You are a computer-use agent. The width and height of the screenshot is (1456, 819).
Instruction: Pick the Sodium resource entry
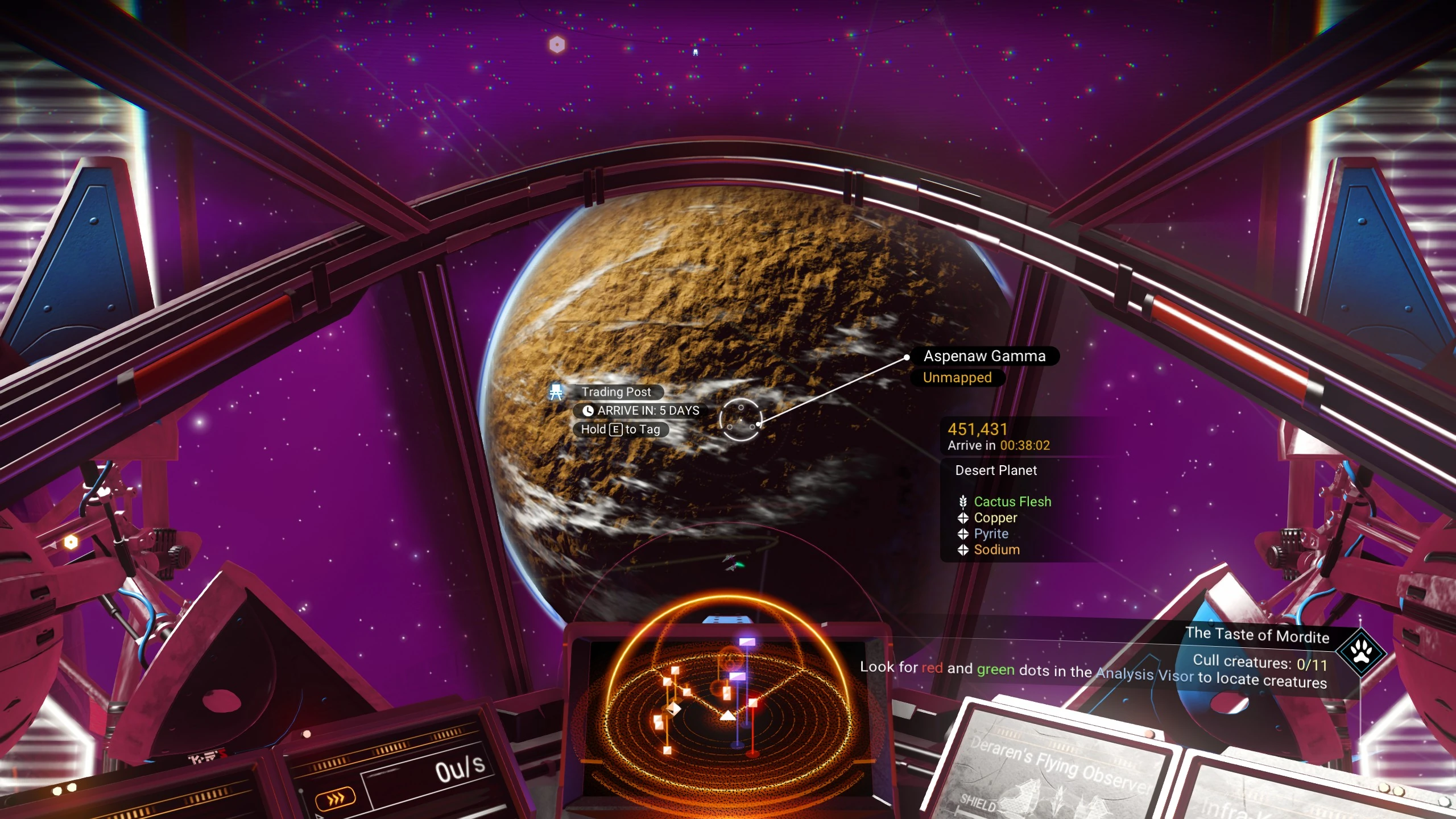tap(996, 549)
